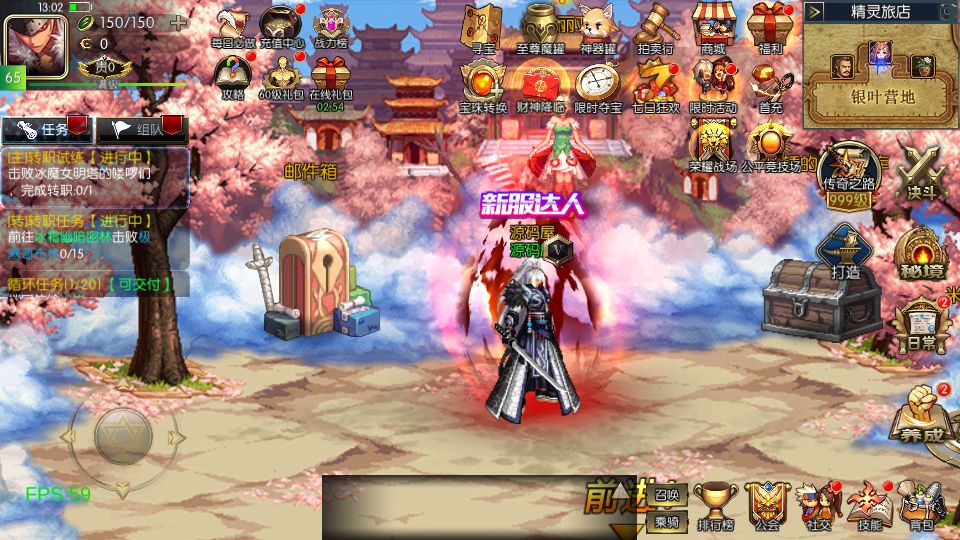The width and height of the screenshot is (960, 540).
Task: Open the player portrait panel
Action: pyautogui.click(x=36, y=46)
